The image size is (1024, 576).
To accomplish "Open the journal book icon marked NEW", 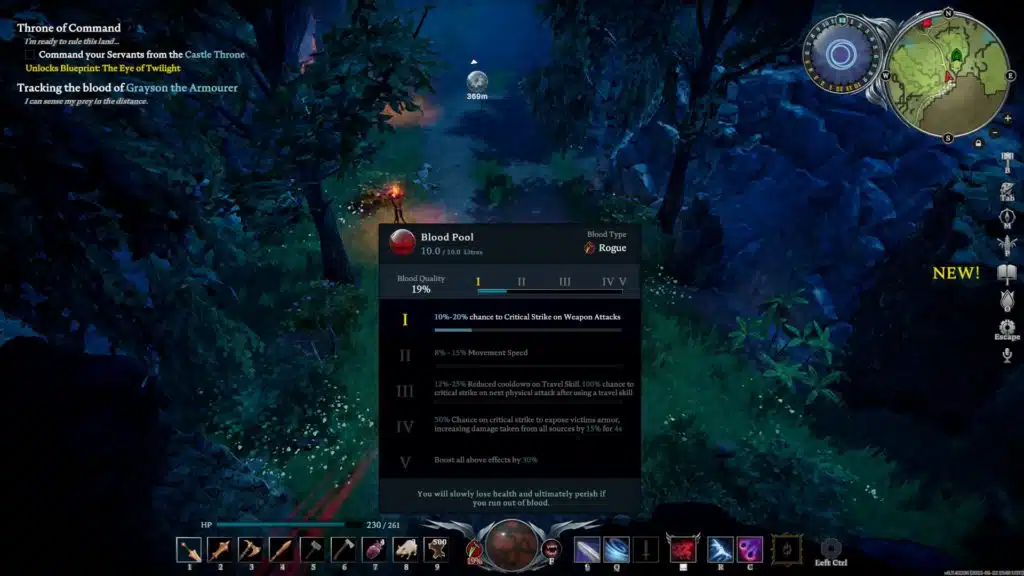I will (x=1007, y=272).
